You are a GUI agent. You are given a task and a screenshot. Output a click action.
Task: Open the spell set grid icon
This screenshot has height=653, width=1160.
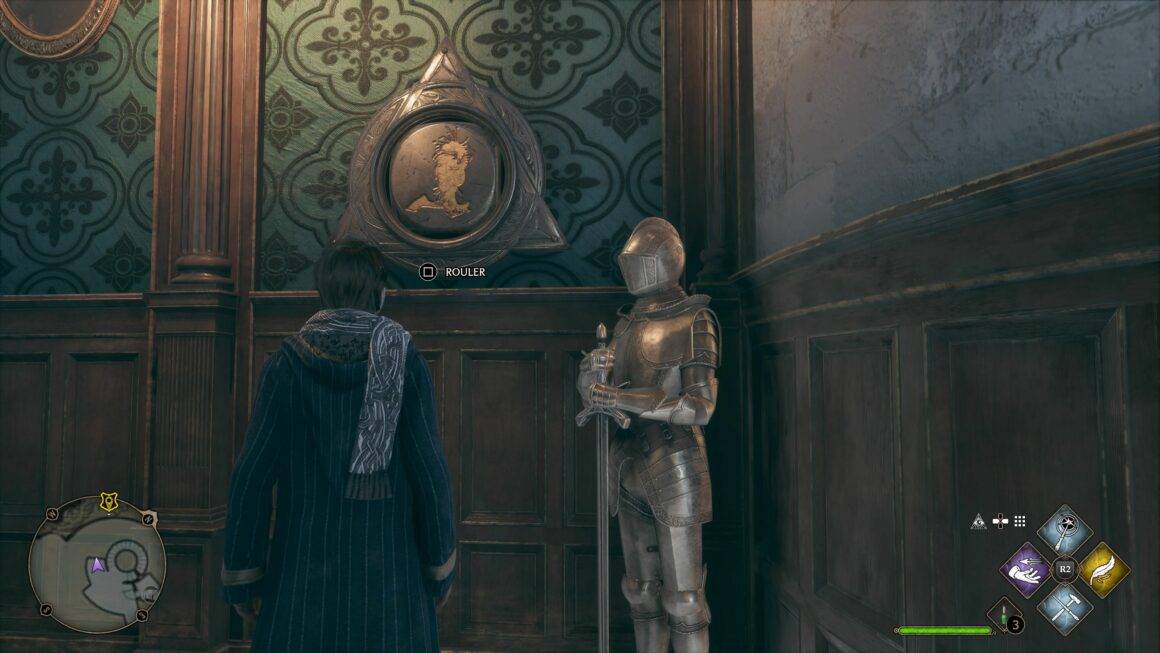(1020, 521)
